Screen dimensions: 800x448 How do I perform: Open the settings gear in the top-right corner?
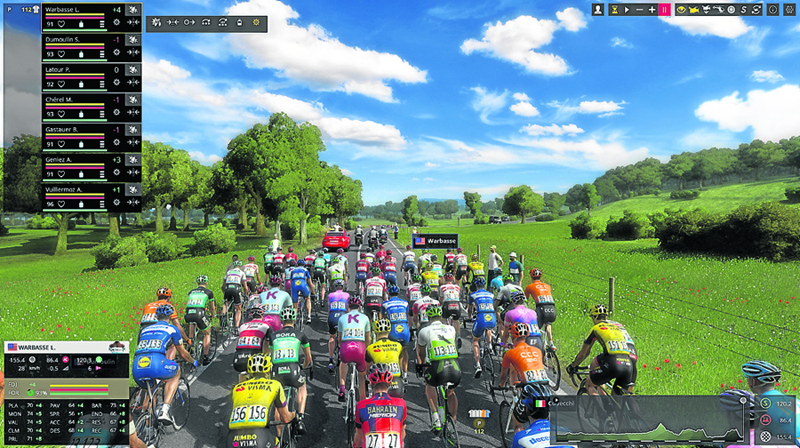tap(790, 9)
